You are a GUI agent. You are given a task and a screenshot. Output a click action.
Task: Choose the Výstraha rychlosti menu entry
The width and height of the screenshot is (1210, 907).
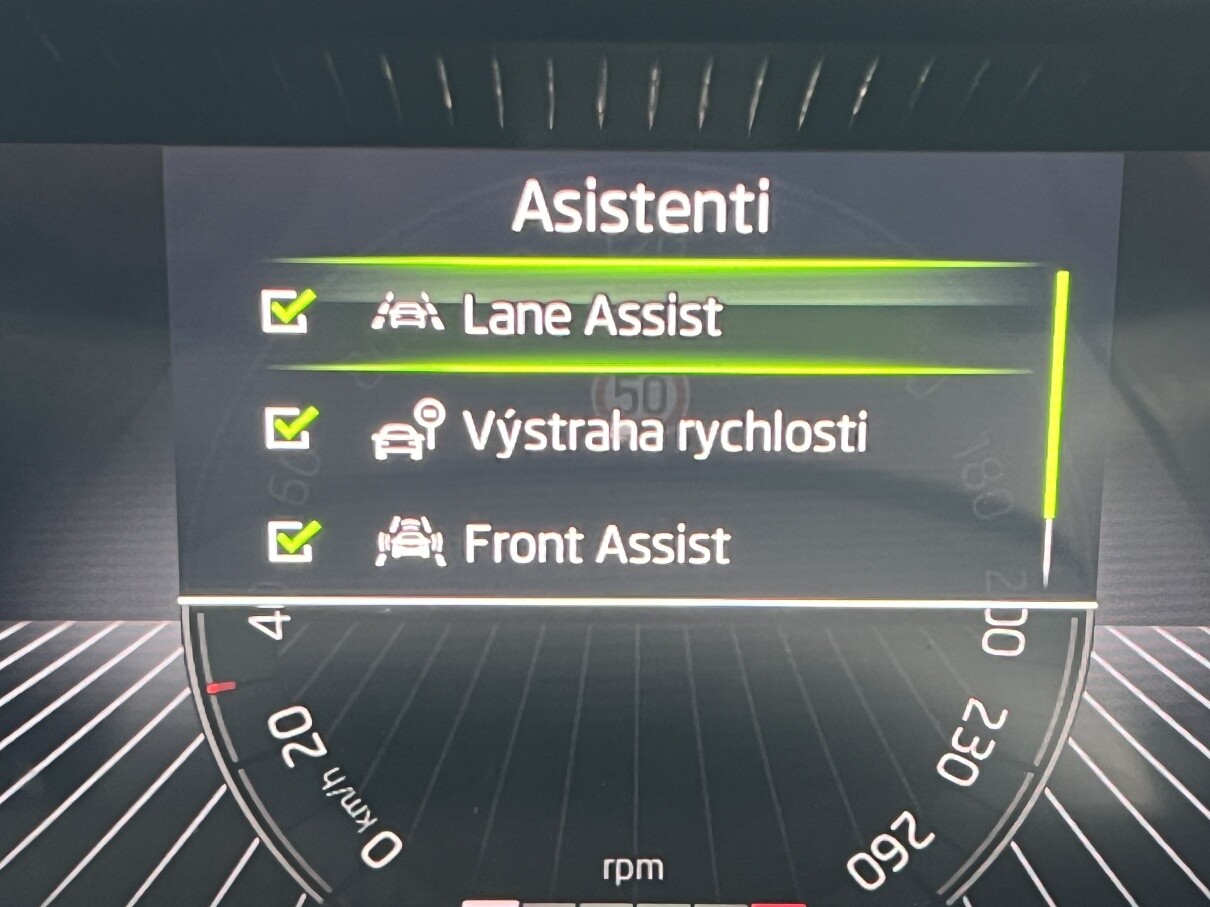pos(663,432)
